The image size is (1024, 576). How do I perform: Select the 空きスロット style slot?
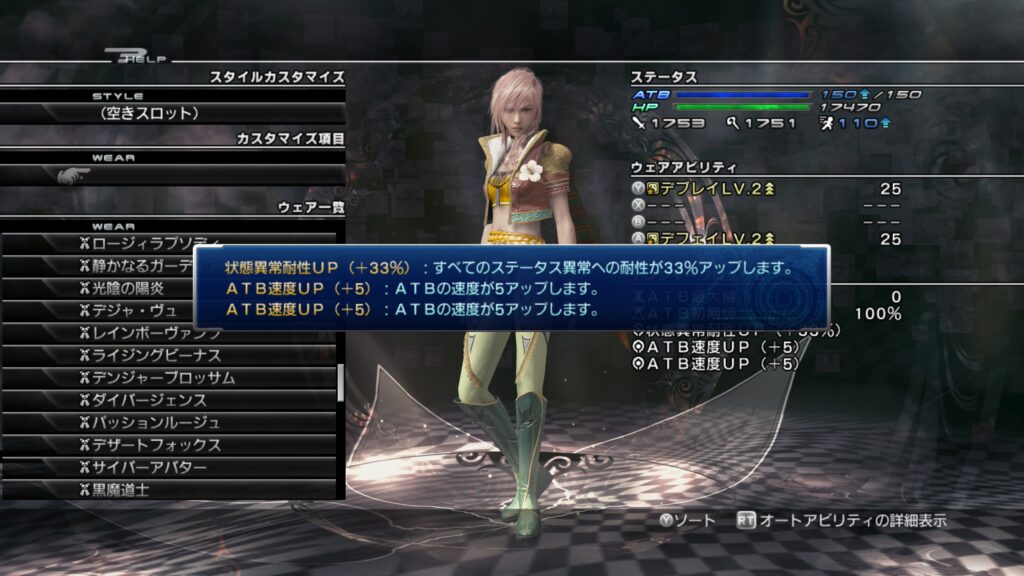click(x=150, y=113)
